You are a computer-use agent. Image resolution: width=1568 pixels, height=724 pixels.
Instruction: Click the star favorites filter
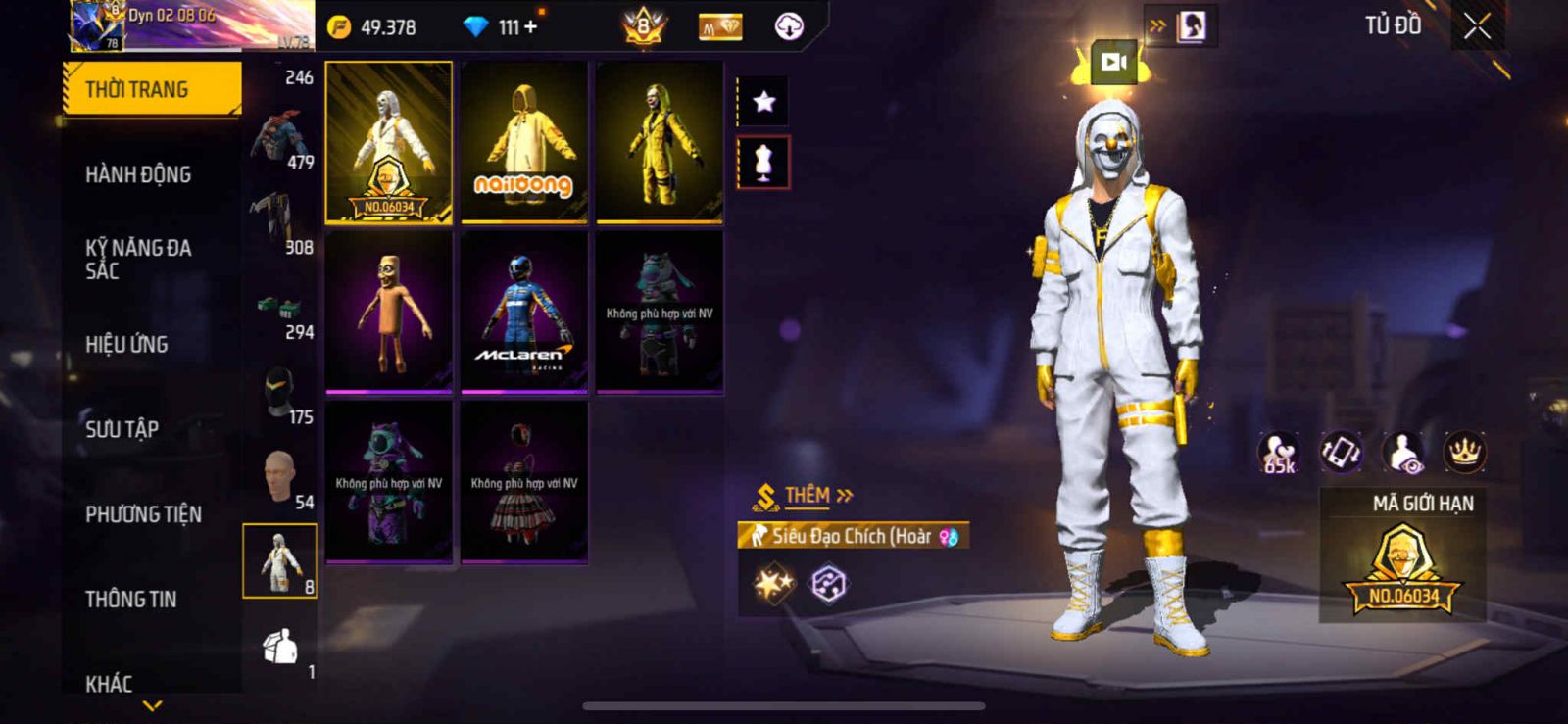coord(763,101)
